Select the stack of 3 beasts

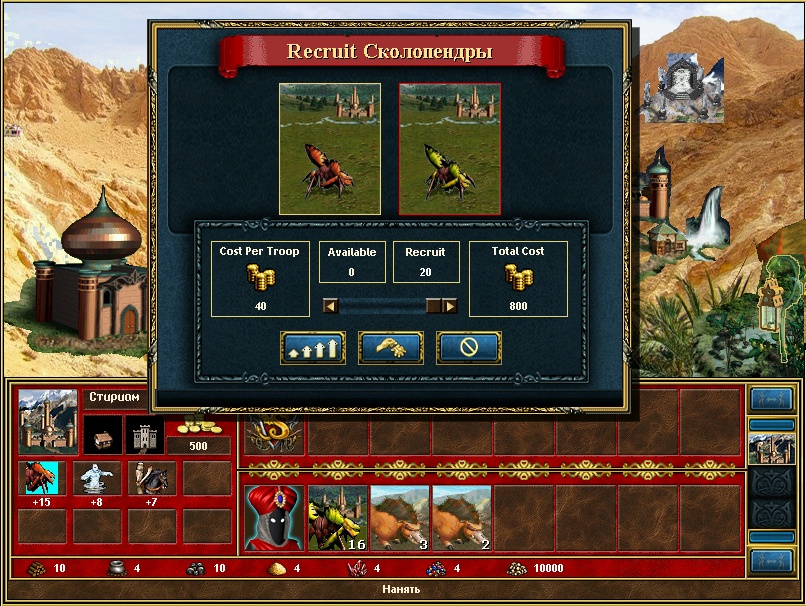399,518
